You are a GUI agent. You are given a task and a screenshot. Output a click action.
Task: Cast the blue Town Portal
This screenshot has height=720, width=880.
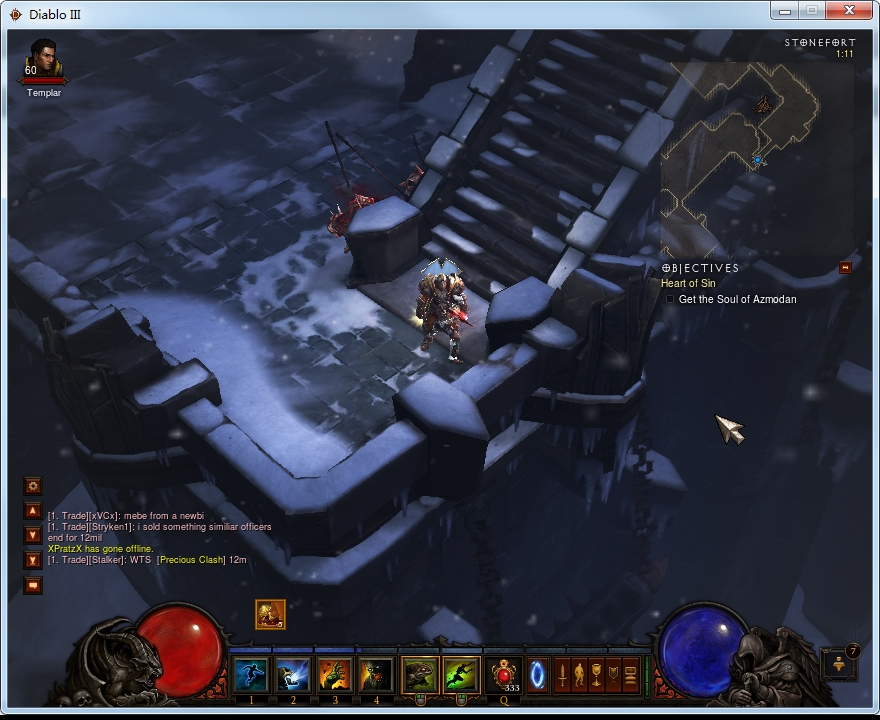pyautogui.click(x=537, y=674)
